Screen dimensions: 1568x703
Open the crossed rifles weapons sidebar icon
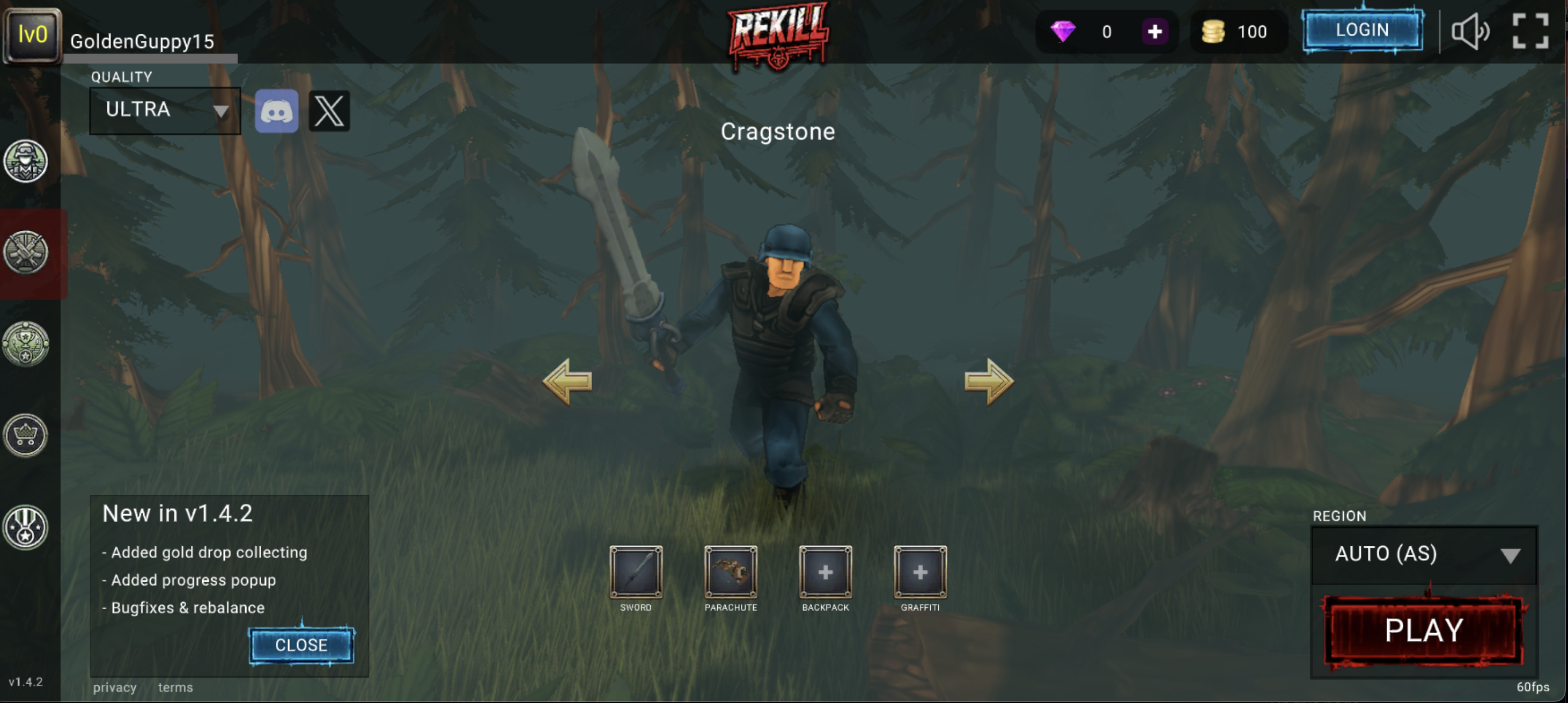(x=26, y=253)
